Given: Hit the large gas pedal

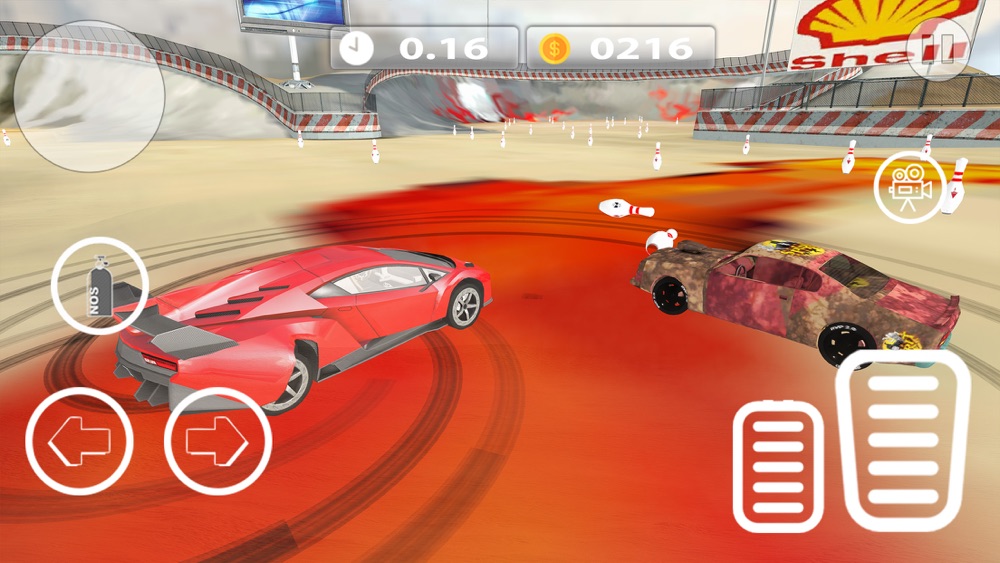Looking at the screenshot, I should pos(902,440).
